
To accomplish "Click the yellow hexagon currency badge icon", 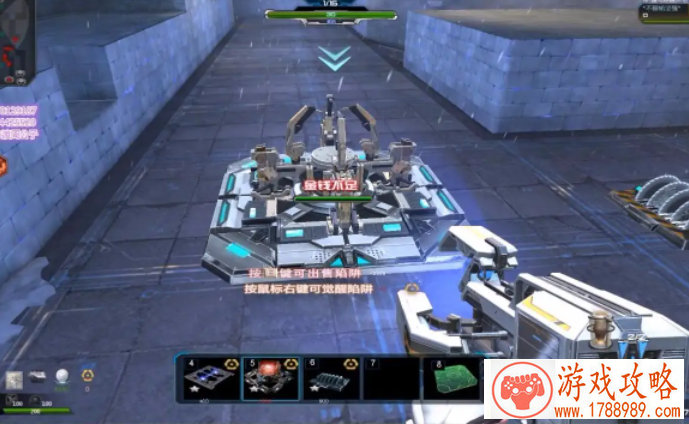I will [87, 375].
